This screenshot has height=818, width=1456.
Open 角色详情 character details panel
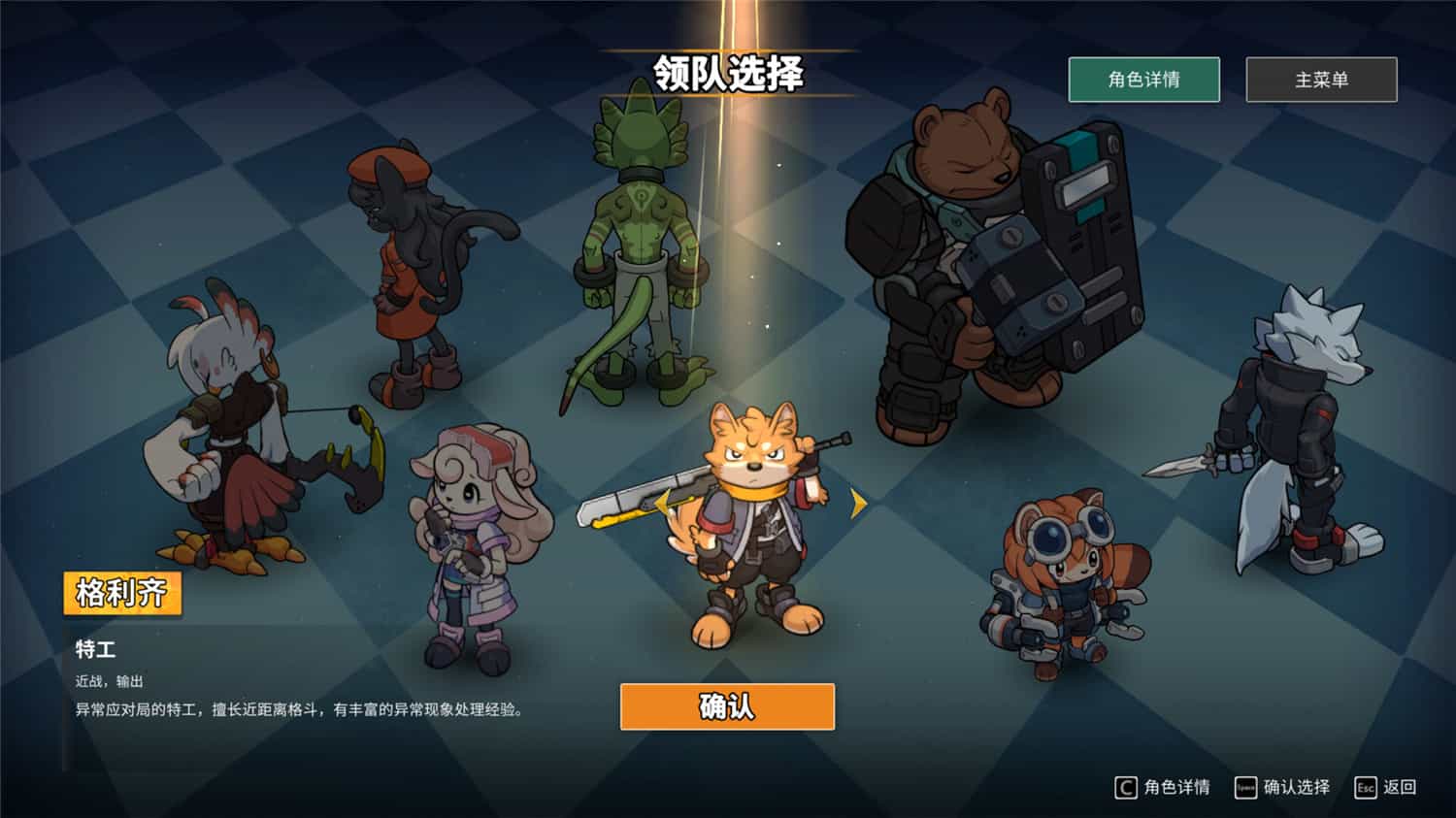[1145, 80]
